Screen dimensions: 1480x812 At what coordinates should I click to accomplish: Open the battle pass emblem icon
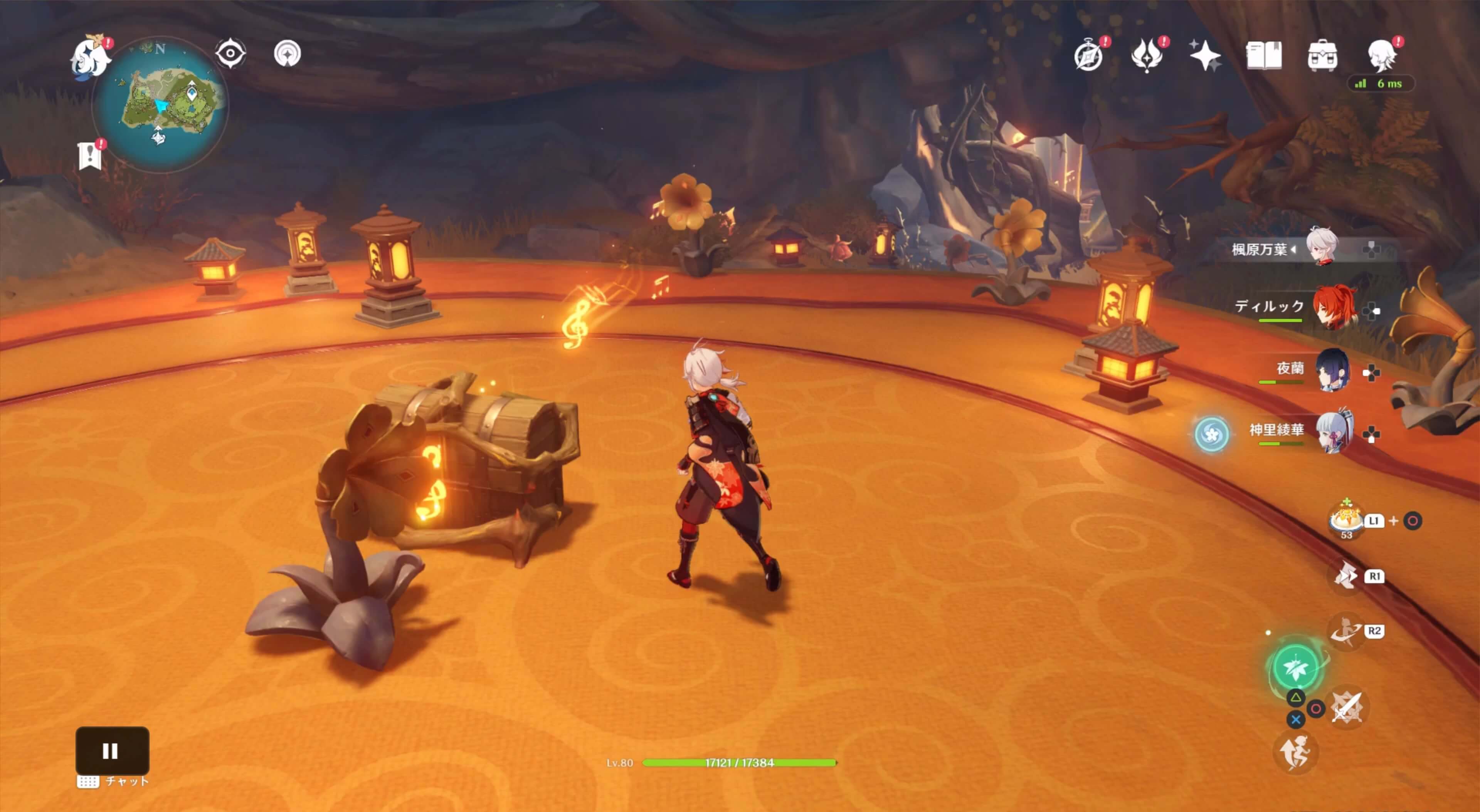[1147, 56]
